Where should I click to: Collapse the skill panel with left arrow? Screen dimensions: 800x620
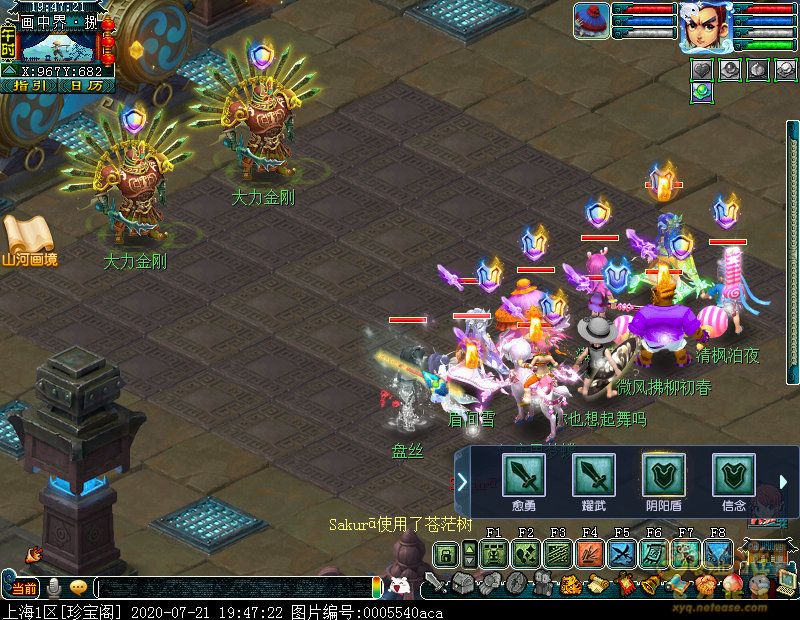click(x=462, y=482)
